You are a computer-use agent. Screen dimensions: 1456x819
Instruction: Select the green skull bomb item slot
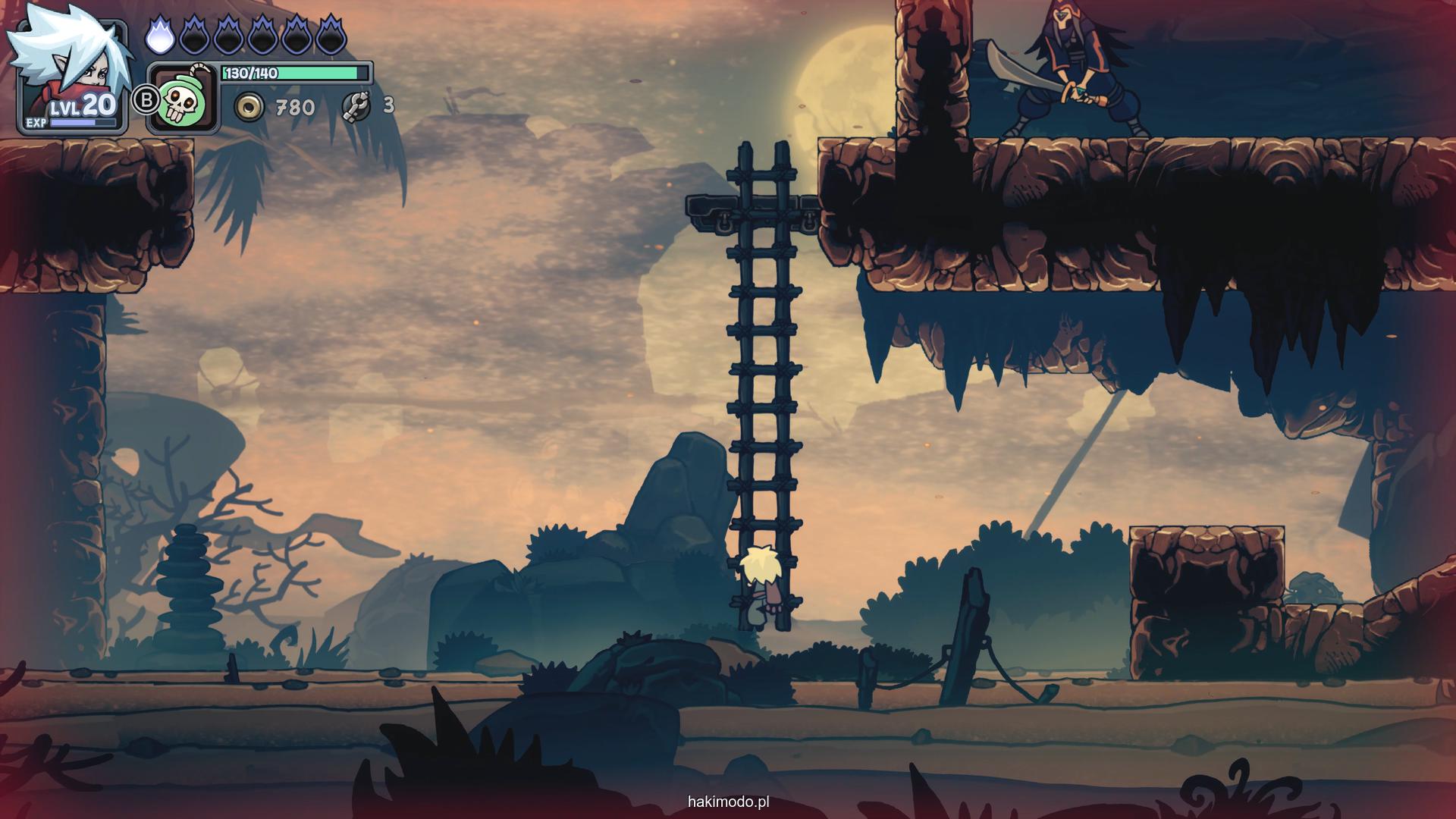click(x=183, y=99)
